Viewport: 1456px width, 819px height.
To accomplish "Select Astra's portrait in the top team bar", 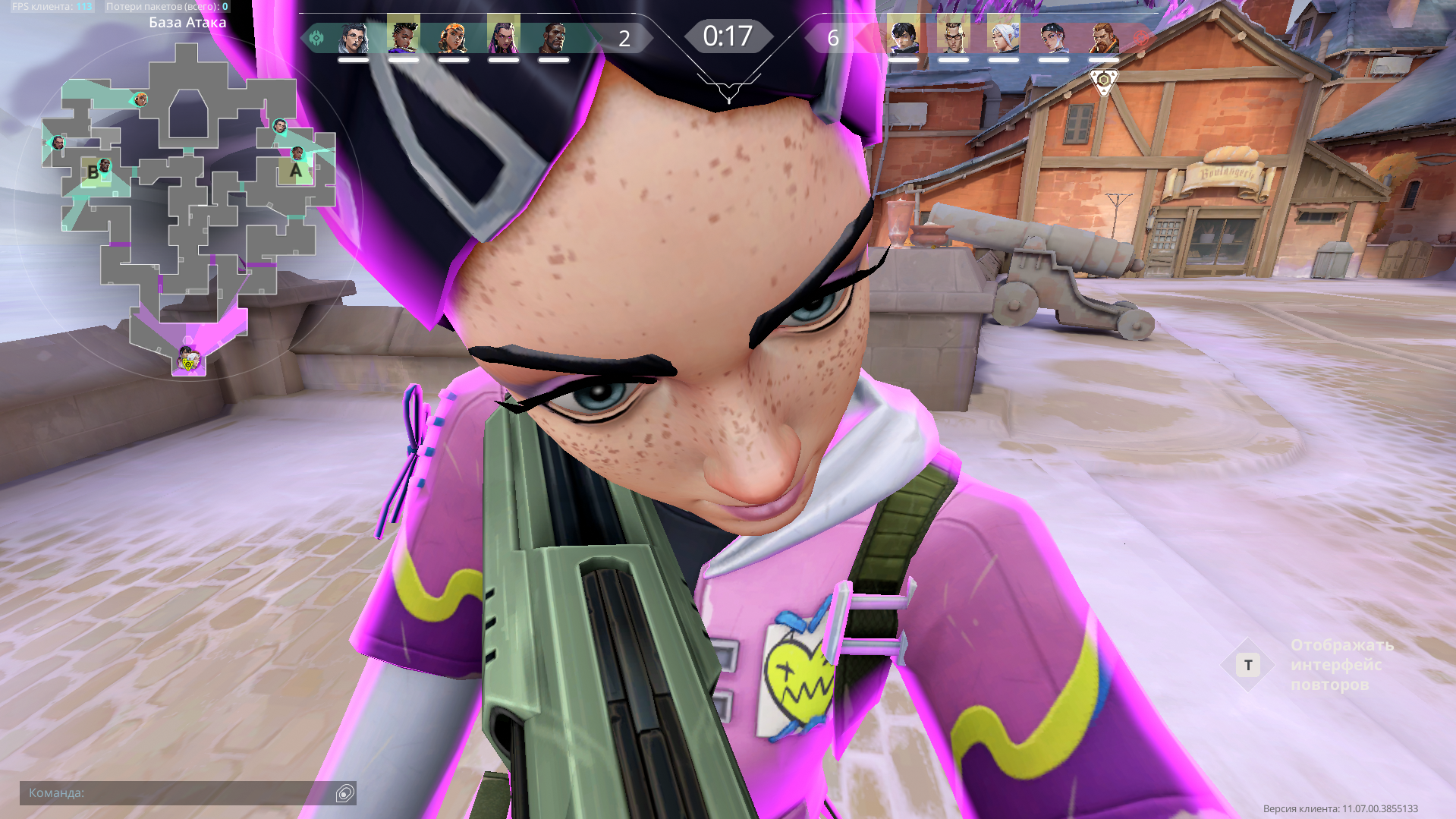I will 404,36.
